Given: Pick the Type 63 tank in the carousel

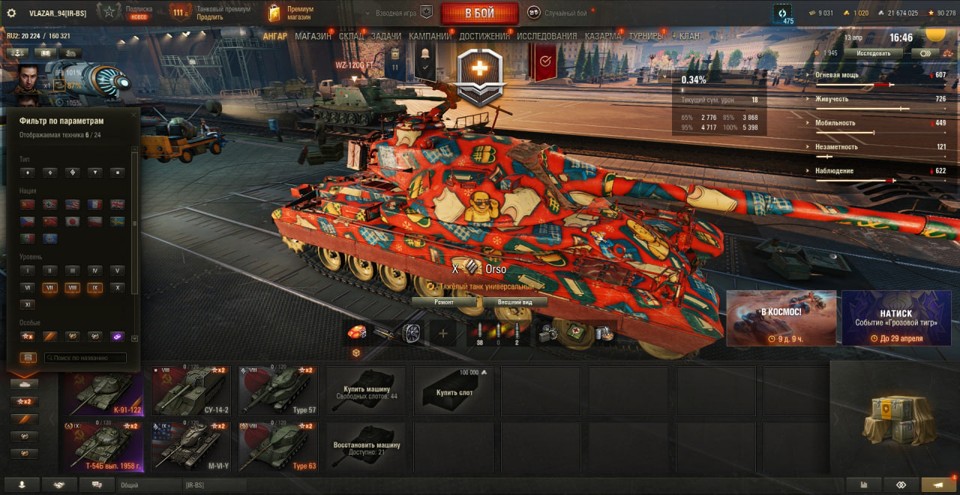Looking at the screenshot, I should coord(278,446).
